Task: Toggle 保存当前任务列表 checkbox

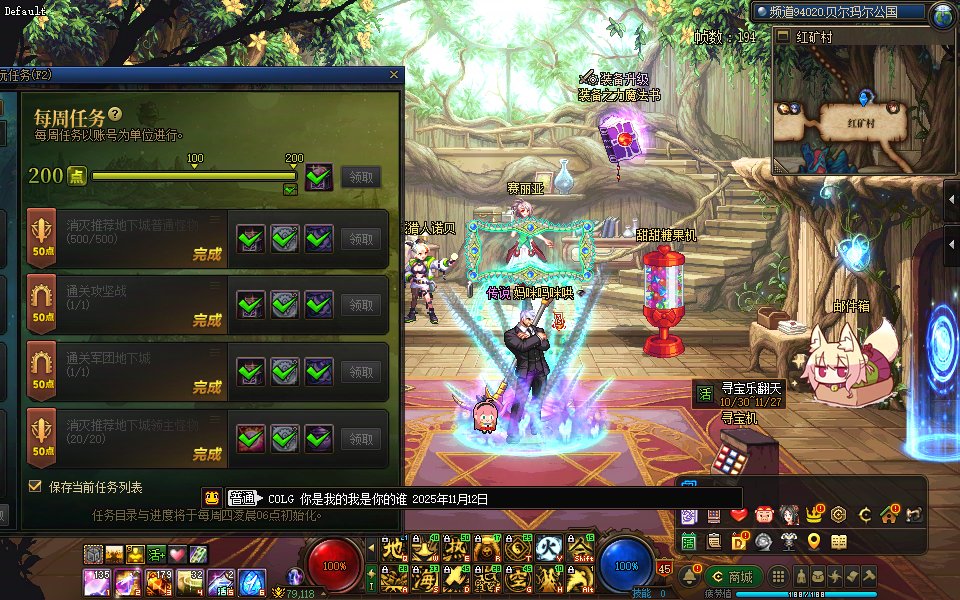Action: coord(35,487)
